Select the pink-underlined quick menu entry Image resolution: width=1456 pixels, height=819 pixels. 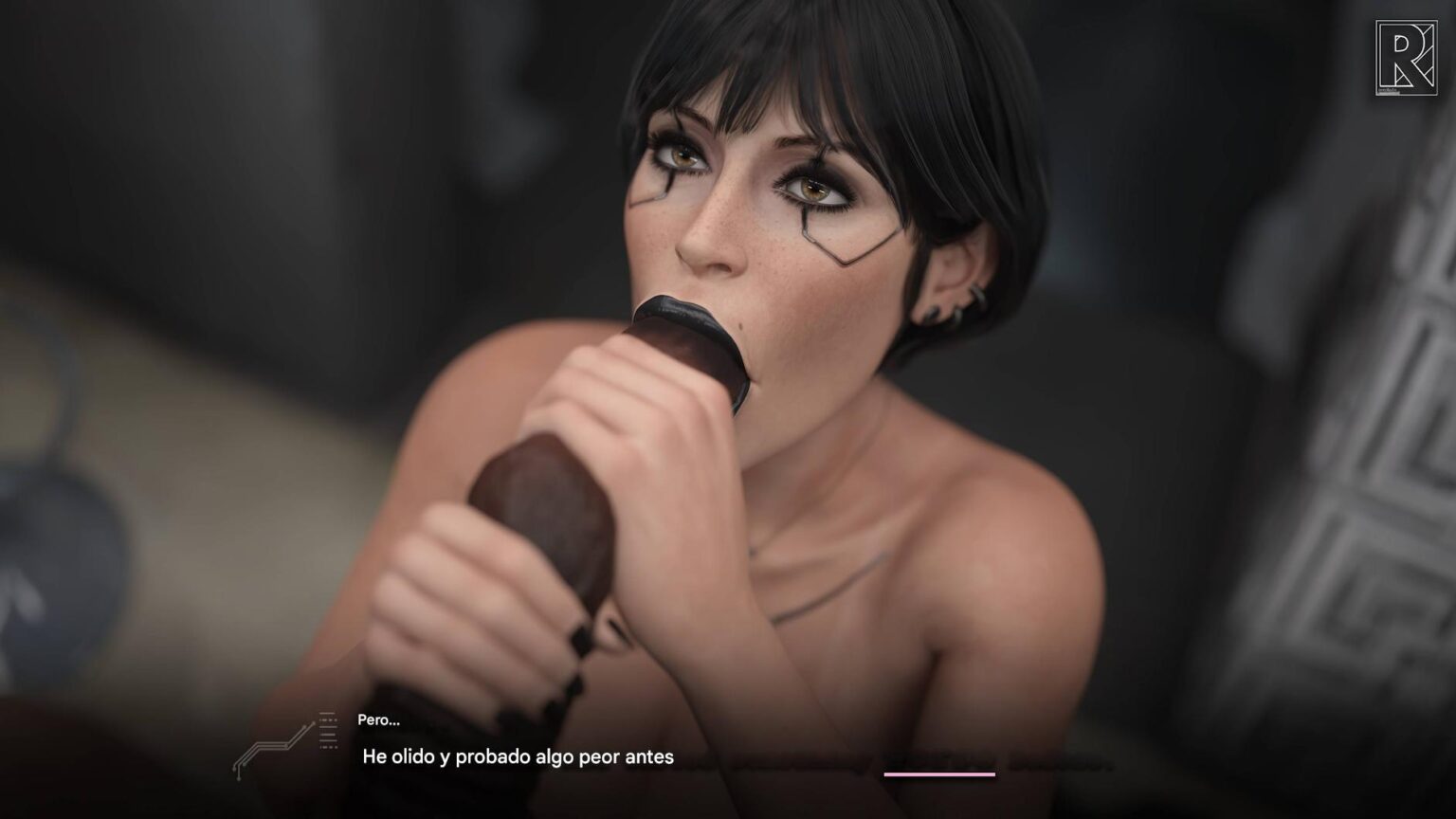[x=938, y=762]
